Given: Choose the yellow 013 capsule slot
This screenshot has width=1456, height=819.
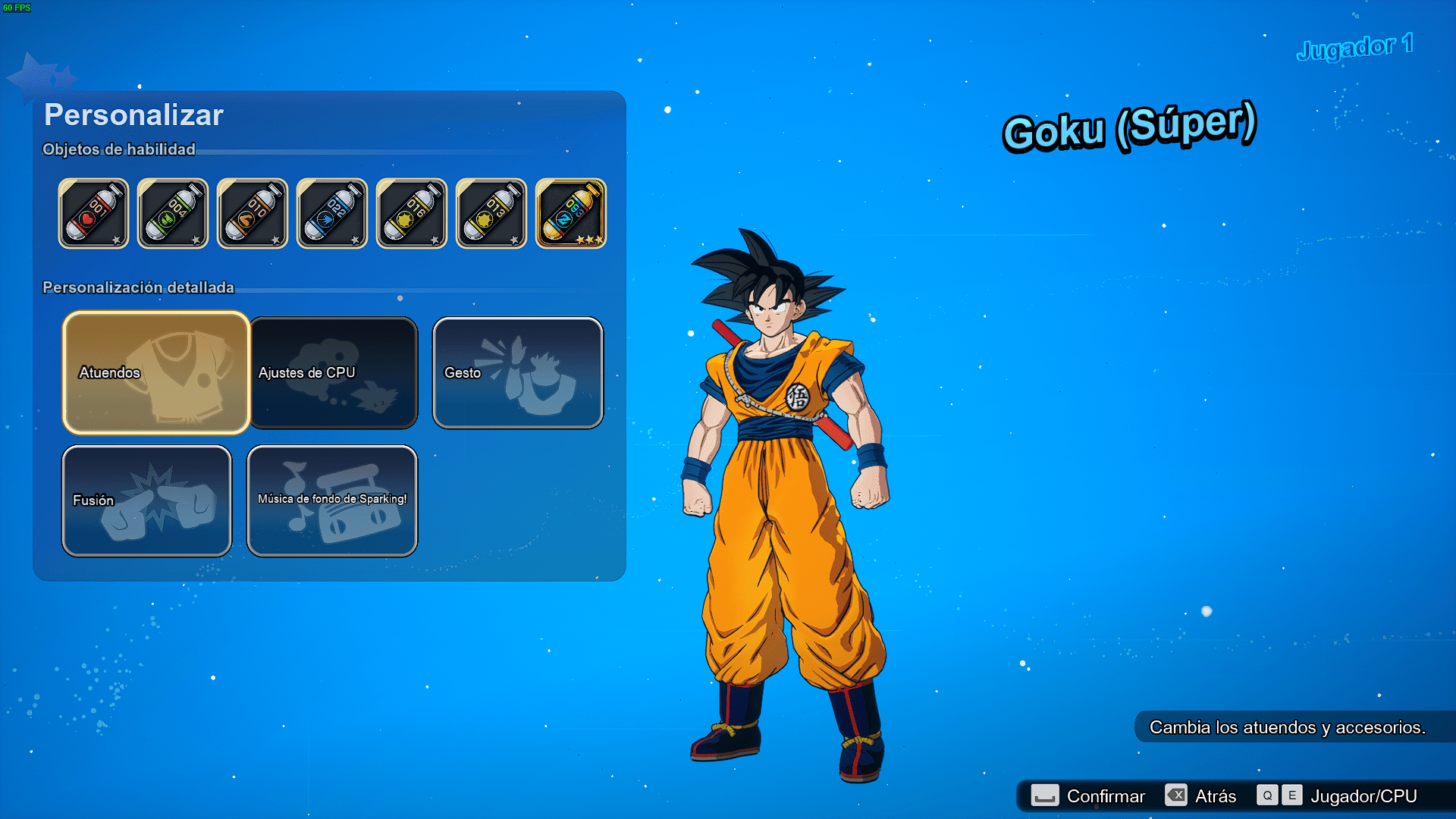Looking at the screenshot, I should (491, 214).
